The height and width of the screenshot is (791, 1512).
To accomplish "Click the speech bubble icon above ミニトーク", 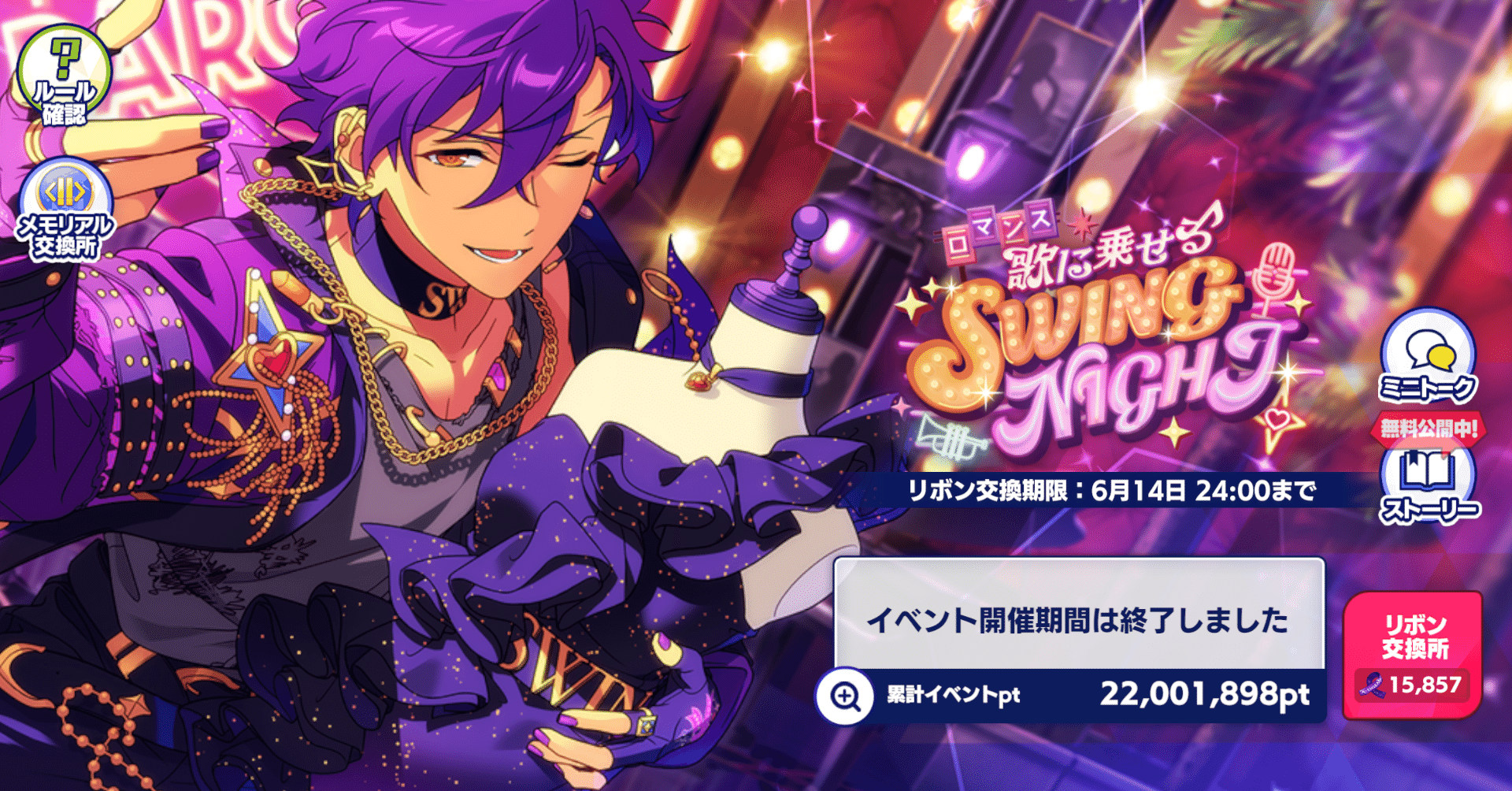I will (x=1427, y=353).
